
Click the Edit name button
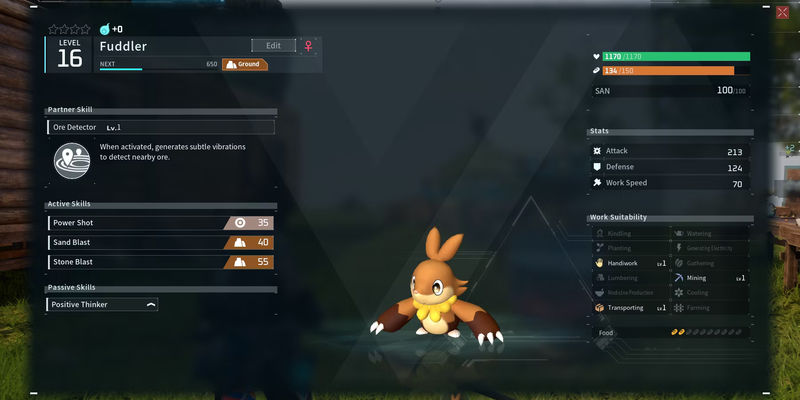pos(273,45)
